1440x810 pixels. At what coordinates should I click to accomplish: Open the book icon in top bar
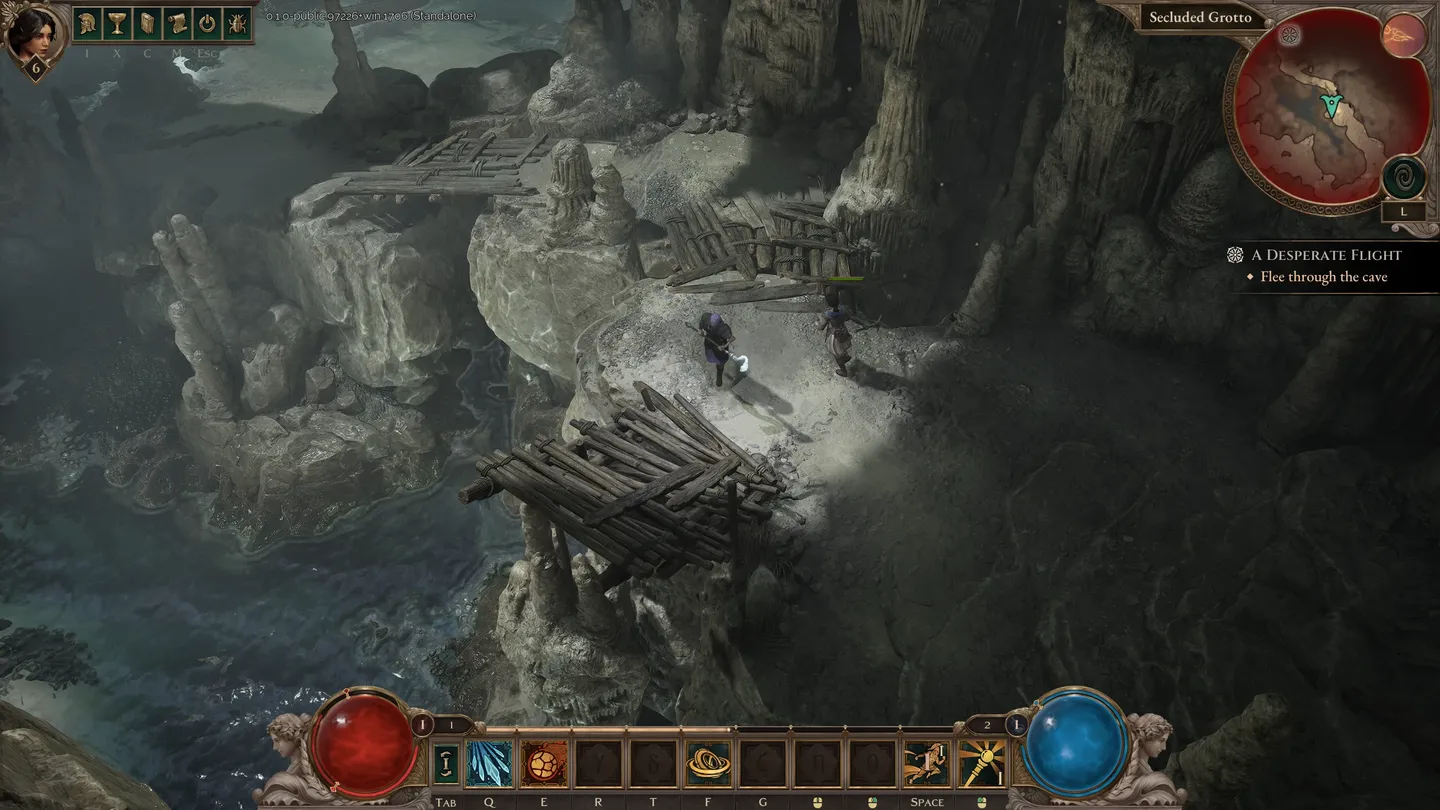tap(147, 24)
